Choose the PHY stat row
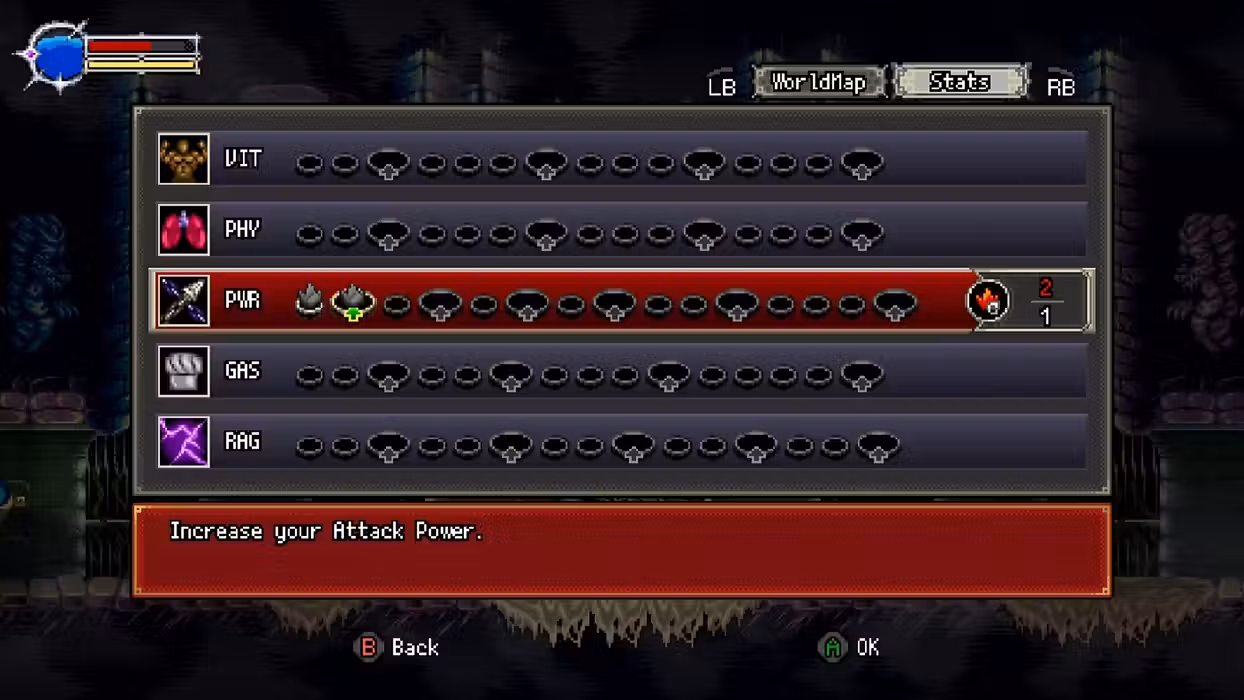The height and width of the screenshot is (700, 1244). [x=620, y=230]
